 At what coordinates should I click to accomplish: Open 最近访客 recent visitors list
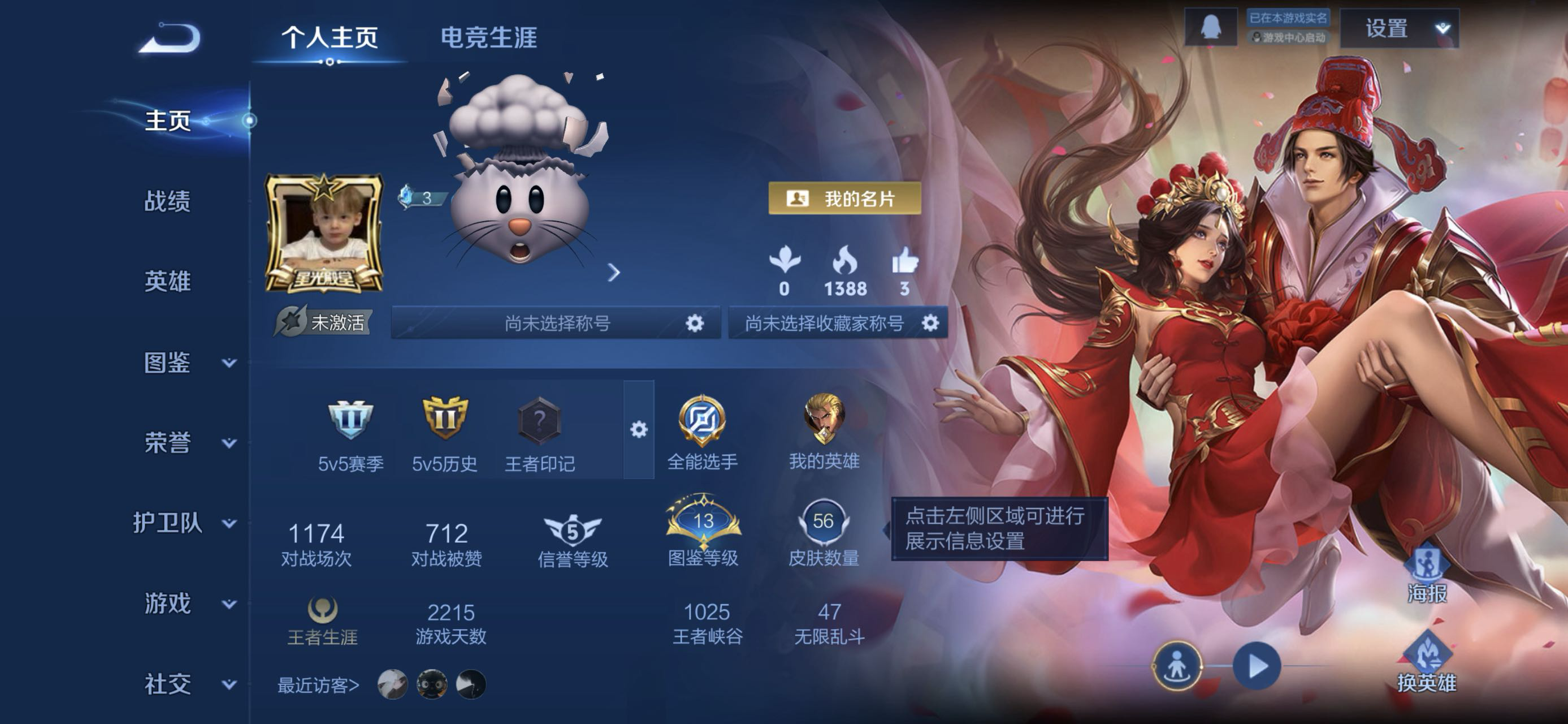pyautogui.click(x=318, y=685)
